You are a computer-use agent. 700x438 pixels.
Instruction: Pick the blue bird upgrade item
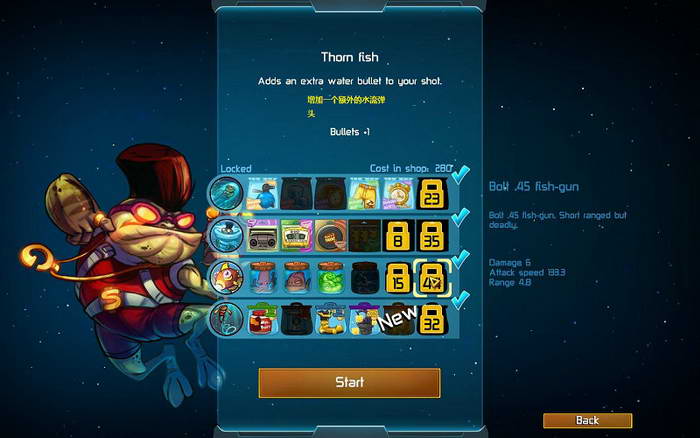(261, 193)
